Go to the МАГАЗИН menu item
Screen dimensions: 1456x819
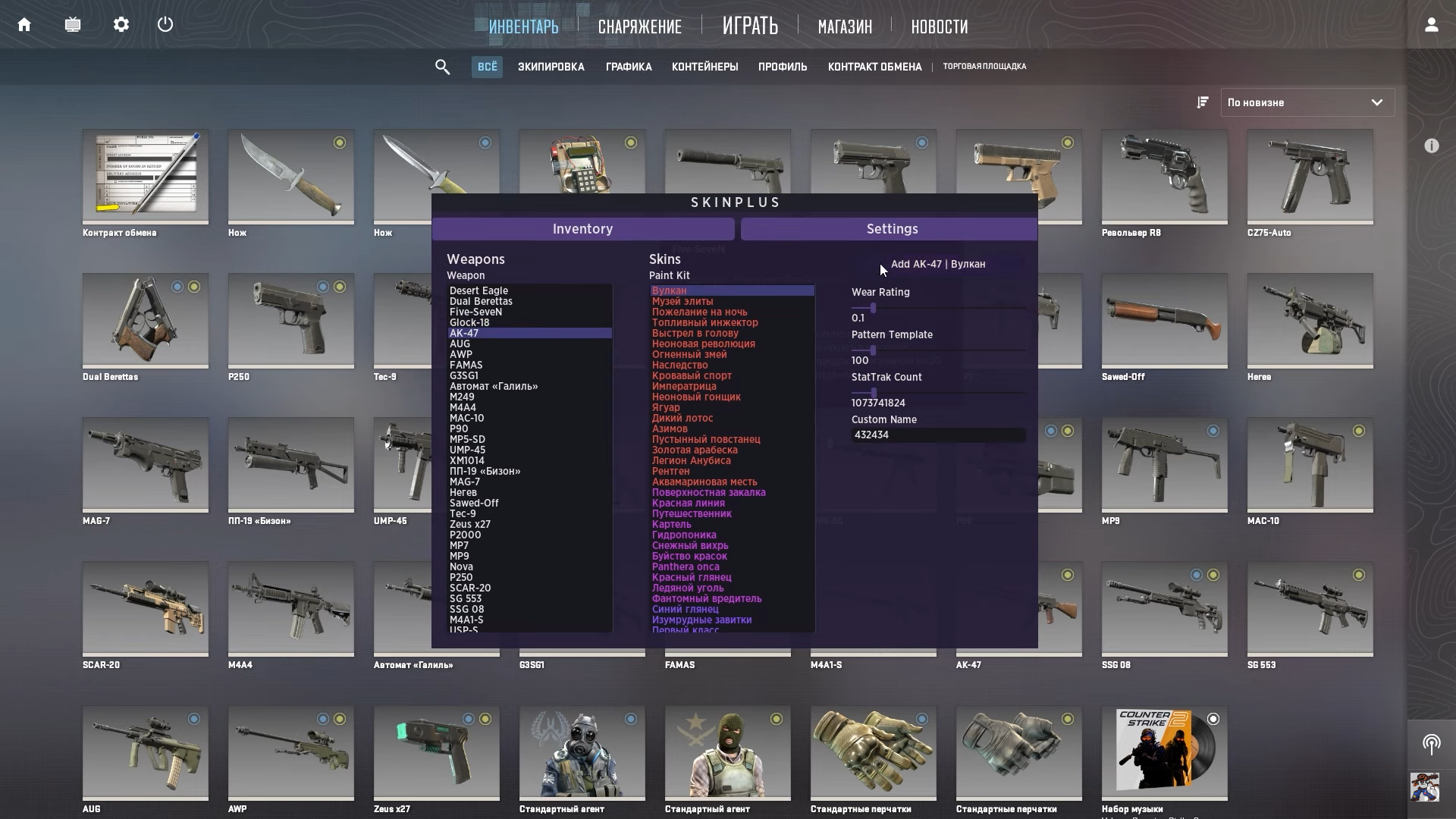[844, 27]
